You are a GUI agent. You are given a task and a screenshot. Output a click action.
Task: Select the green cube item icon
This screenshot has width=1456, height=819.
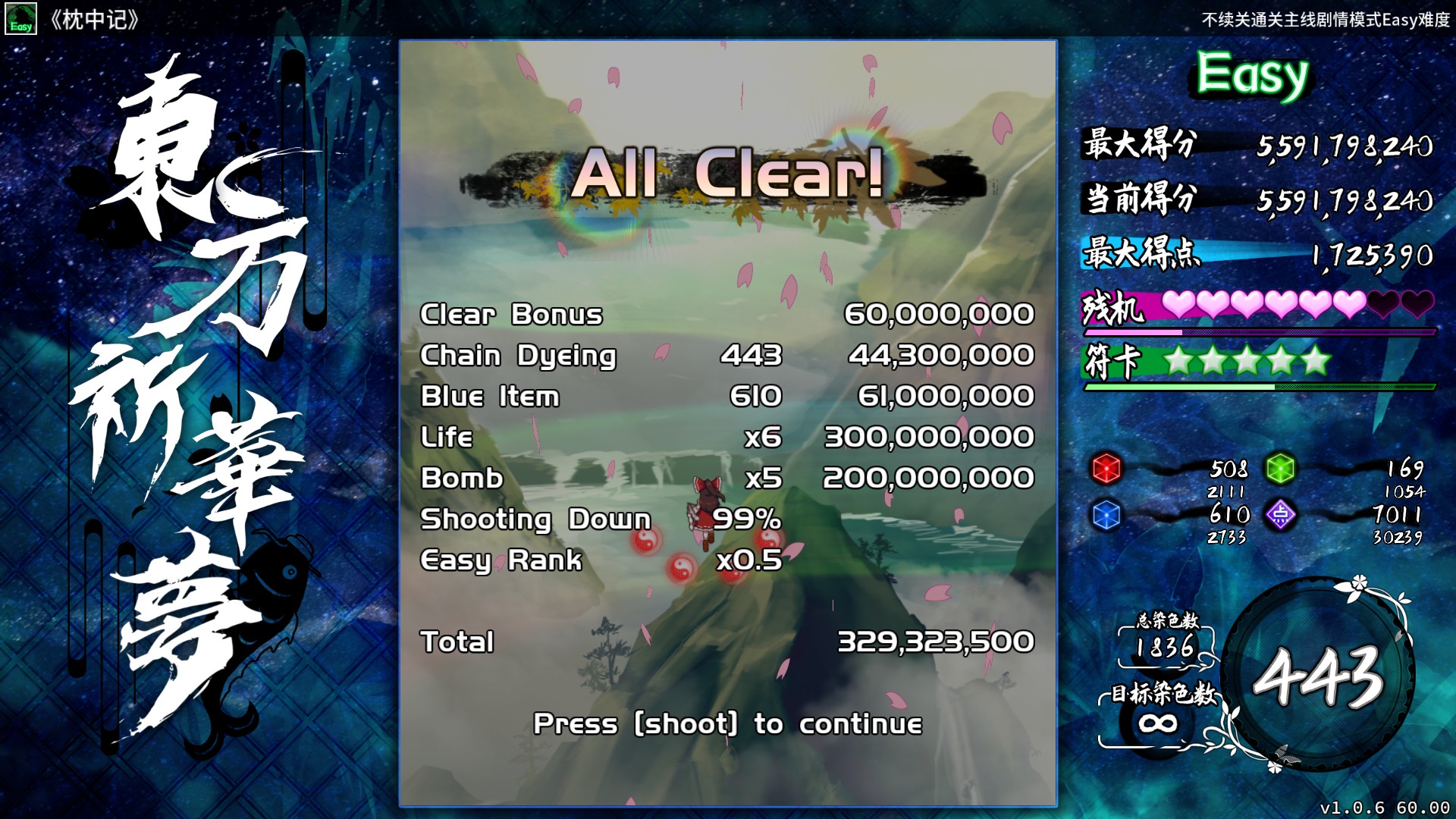point(1280,468)
